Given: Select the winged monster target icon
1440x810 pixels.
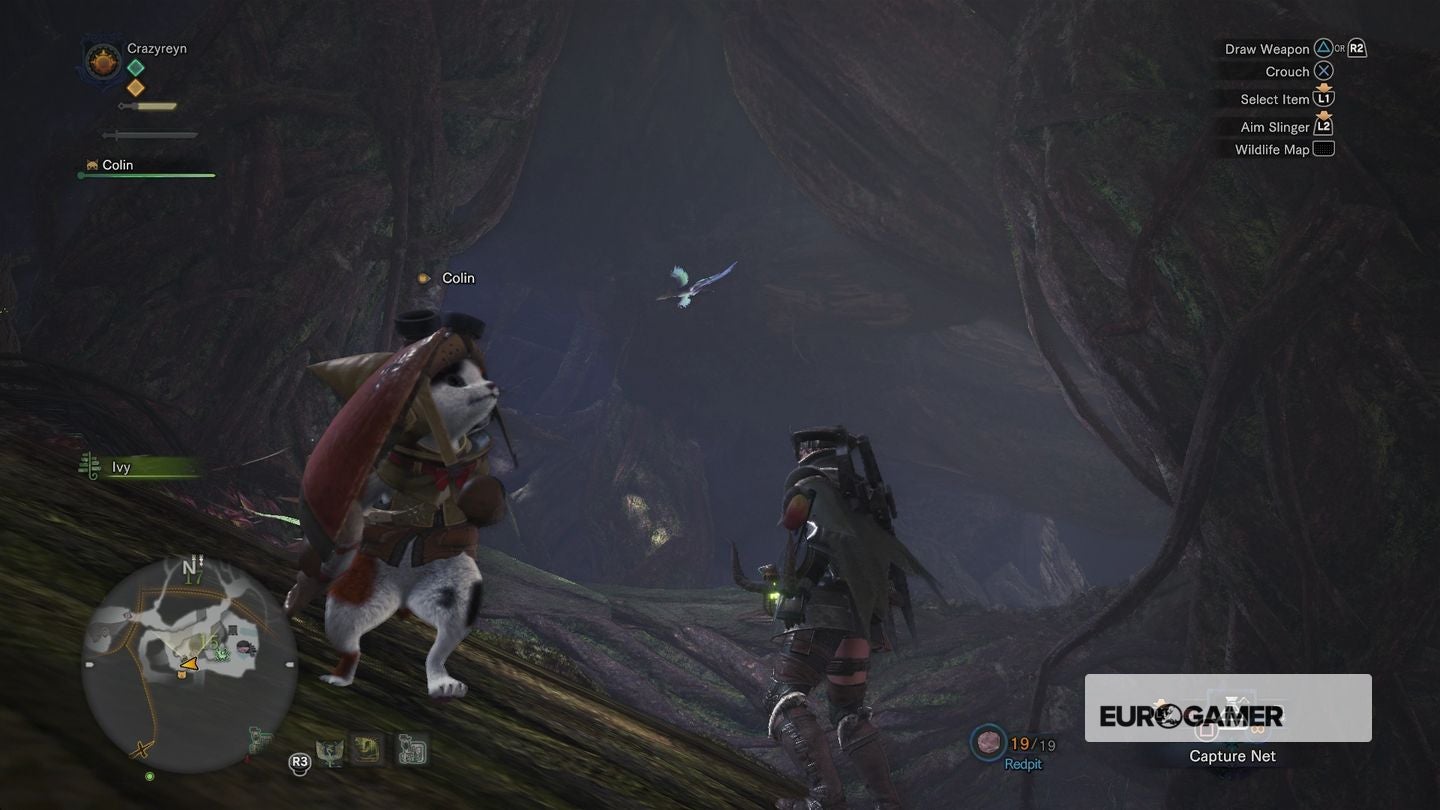Looking at the screenshot, I should tap(329, 752).
